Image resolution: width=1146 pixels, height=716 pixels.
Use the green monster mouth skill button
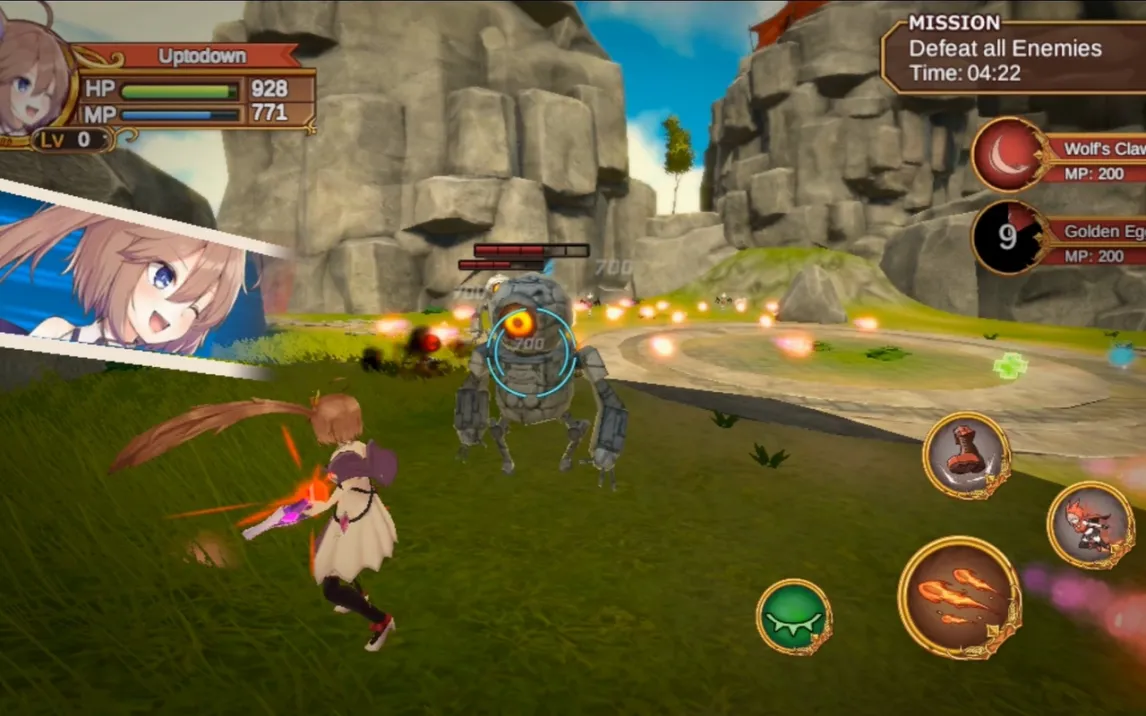tap(794, 617)
